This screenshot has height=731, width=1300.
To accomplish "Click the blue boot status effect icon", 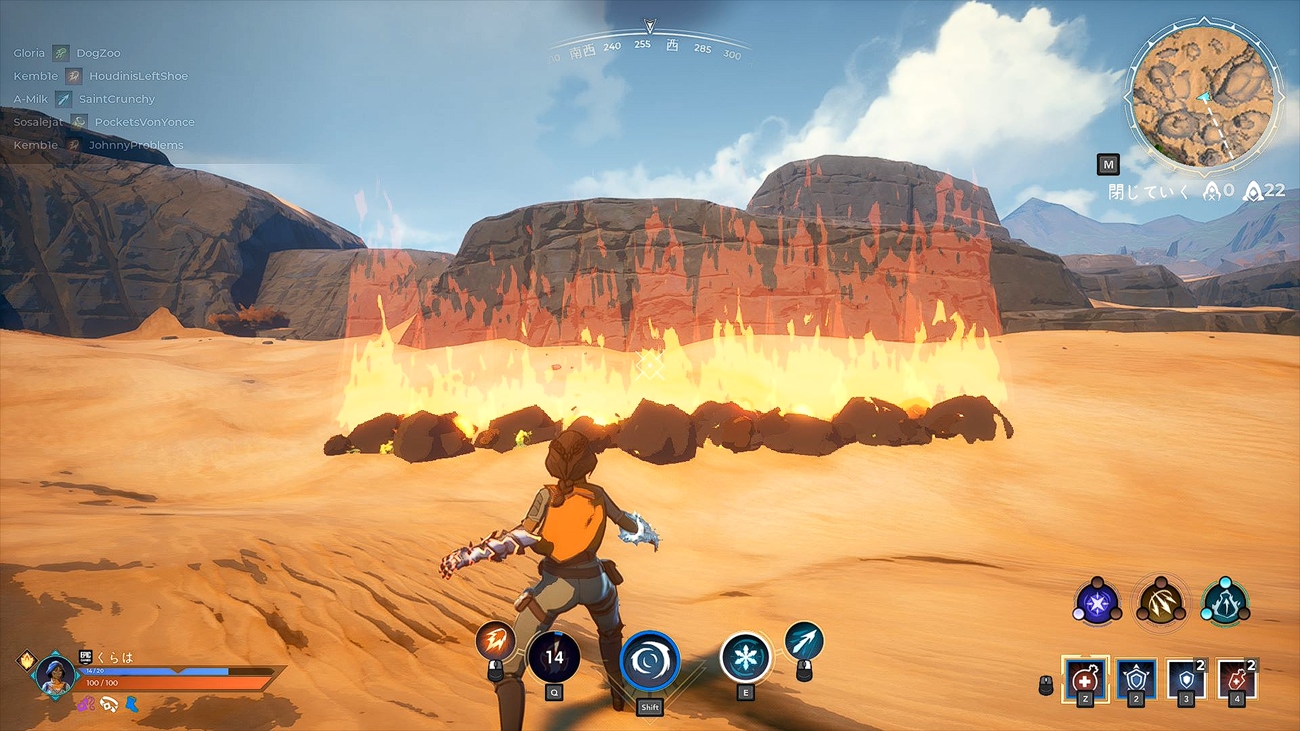I will pos(132,704).
